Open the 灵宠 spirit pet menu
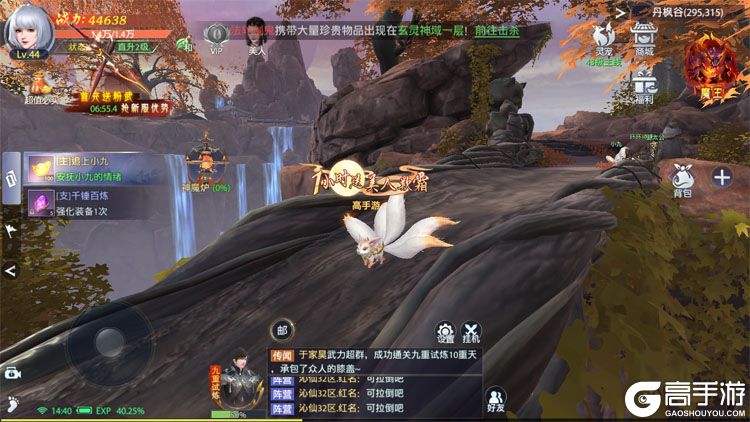This screenshot has height=422, width=750. (x=604, y=38)
